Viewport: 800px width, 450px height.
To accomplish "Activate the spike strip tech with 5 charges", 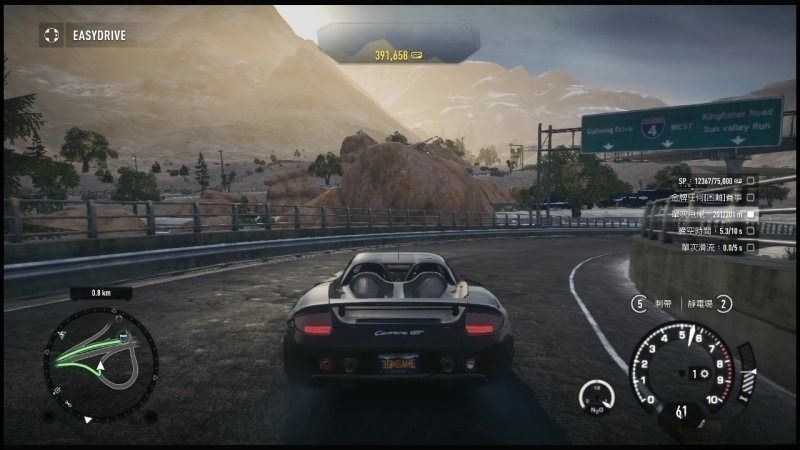I will pyautogui.click(x=639, y=303).
